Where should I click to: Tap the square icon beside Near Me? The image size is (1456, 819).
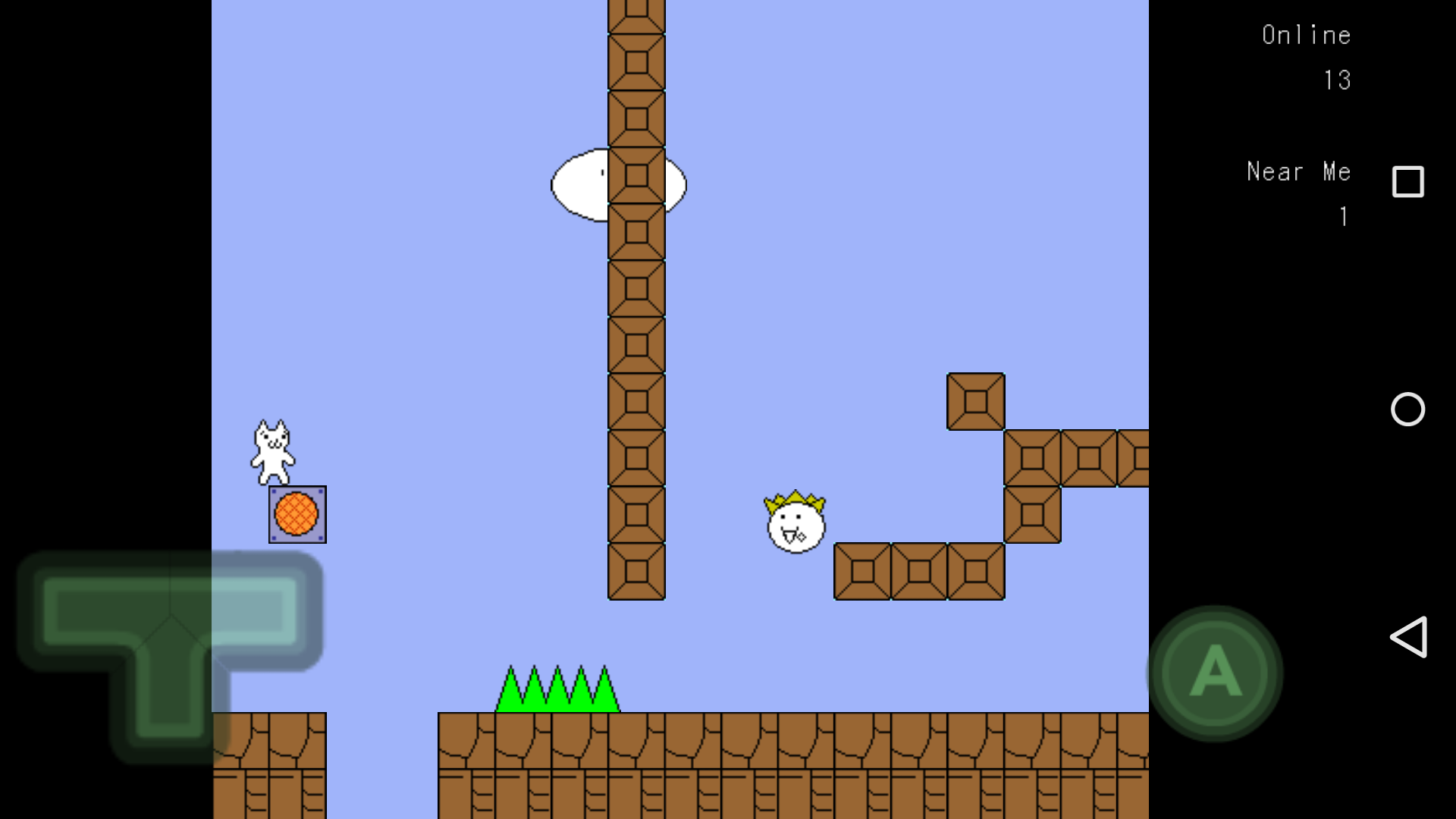[1408, 182]
